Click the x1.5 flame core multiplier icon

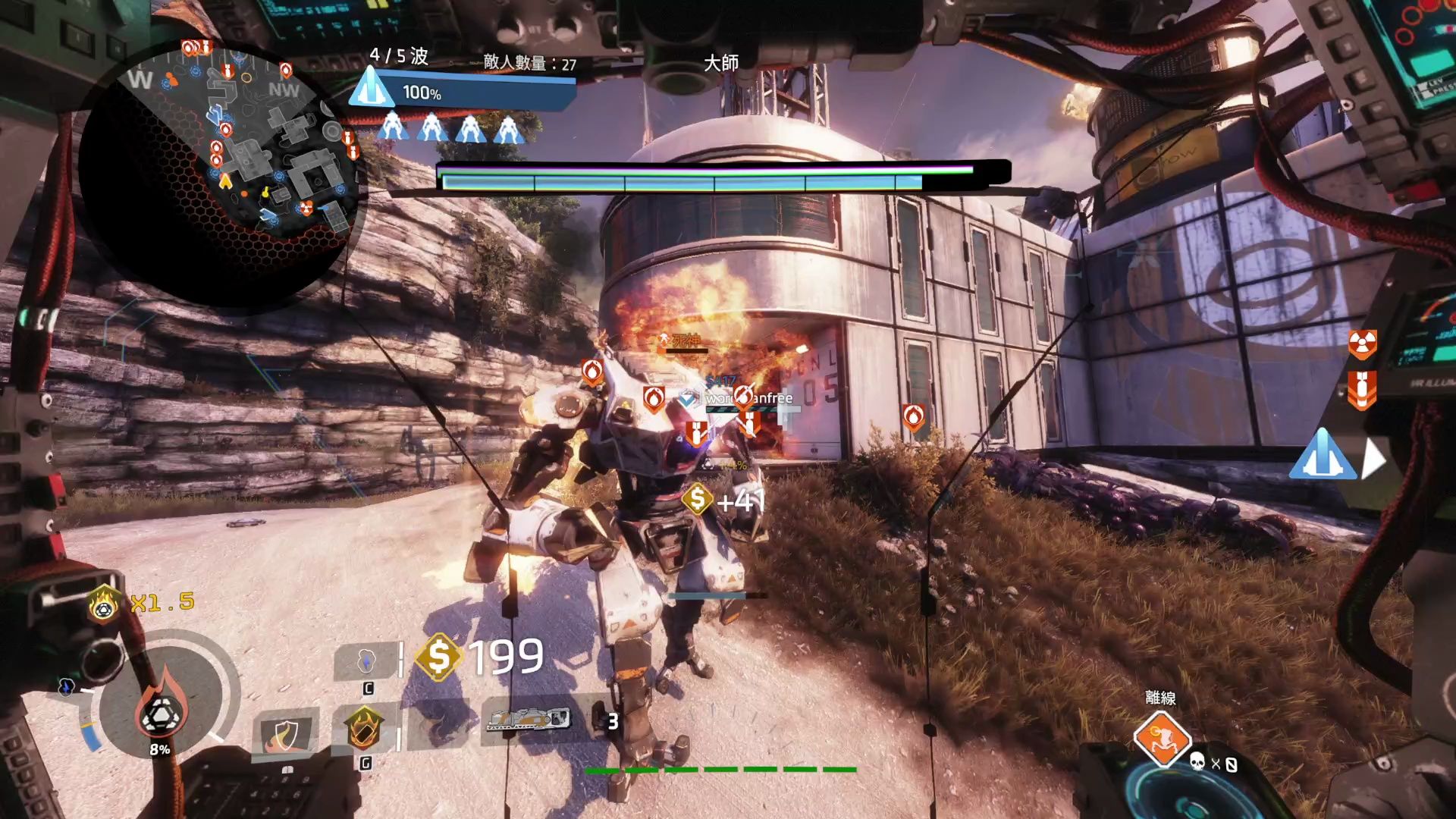[104, 604]
